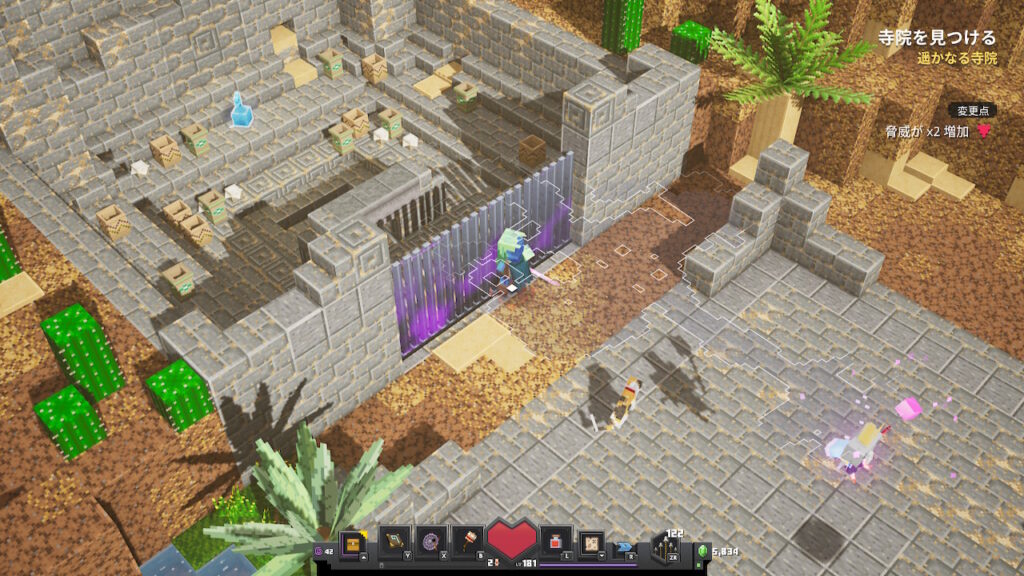The image size is (1024, 576).
Task: Open the map scroll icon
Action: tap(592, 543)
